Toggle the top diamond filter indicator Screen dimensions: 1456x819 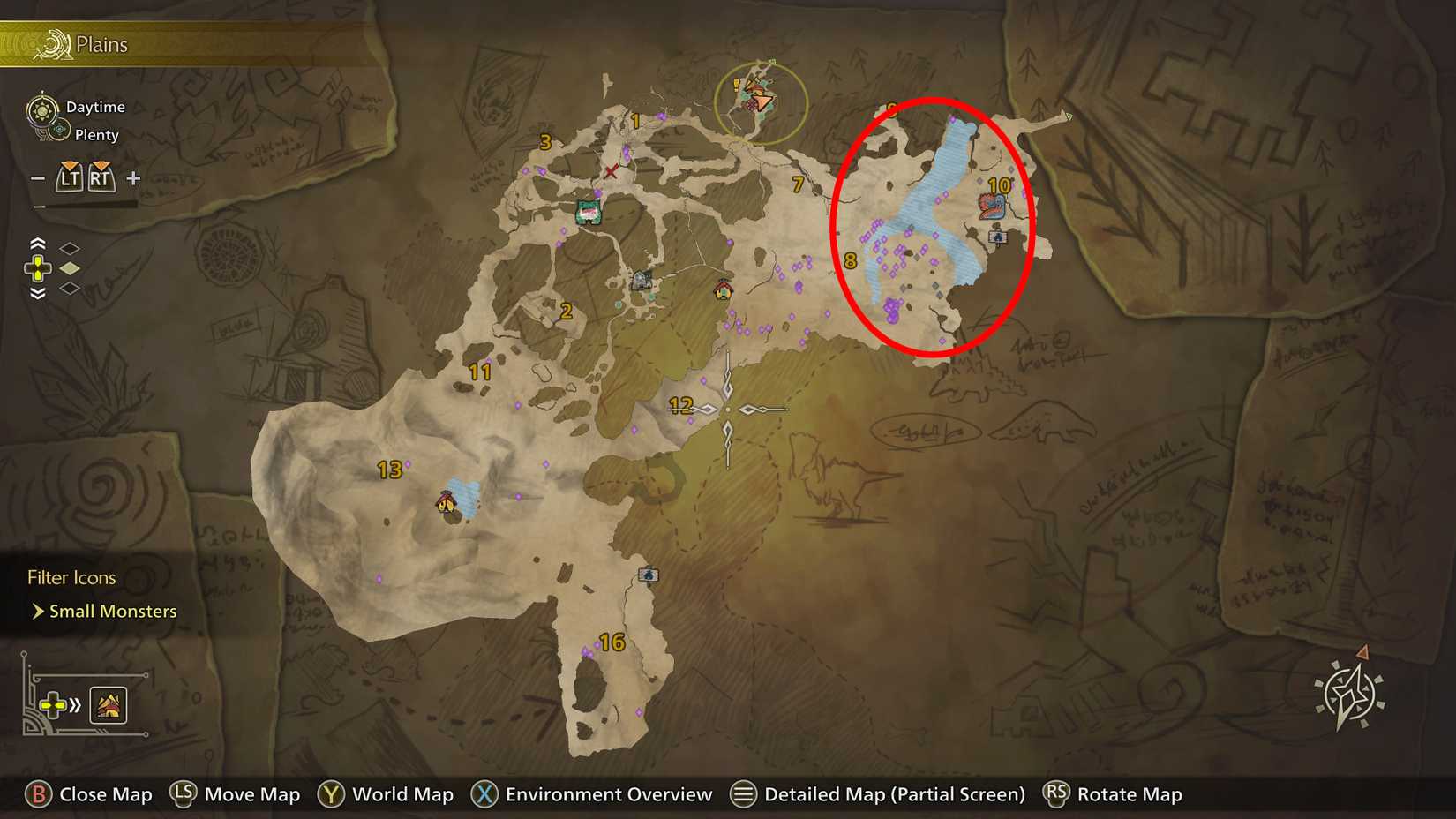tap(69, 250)
